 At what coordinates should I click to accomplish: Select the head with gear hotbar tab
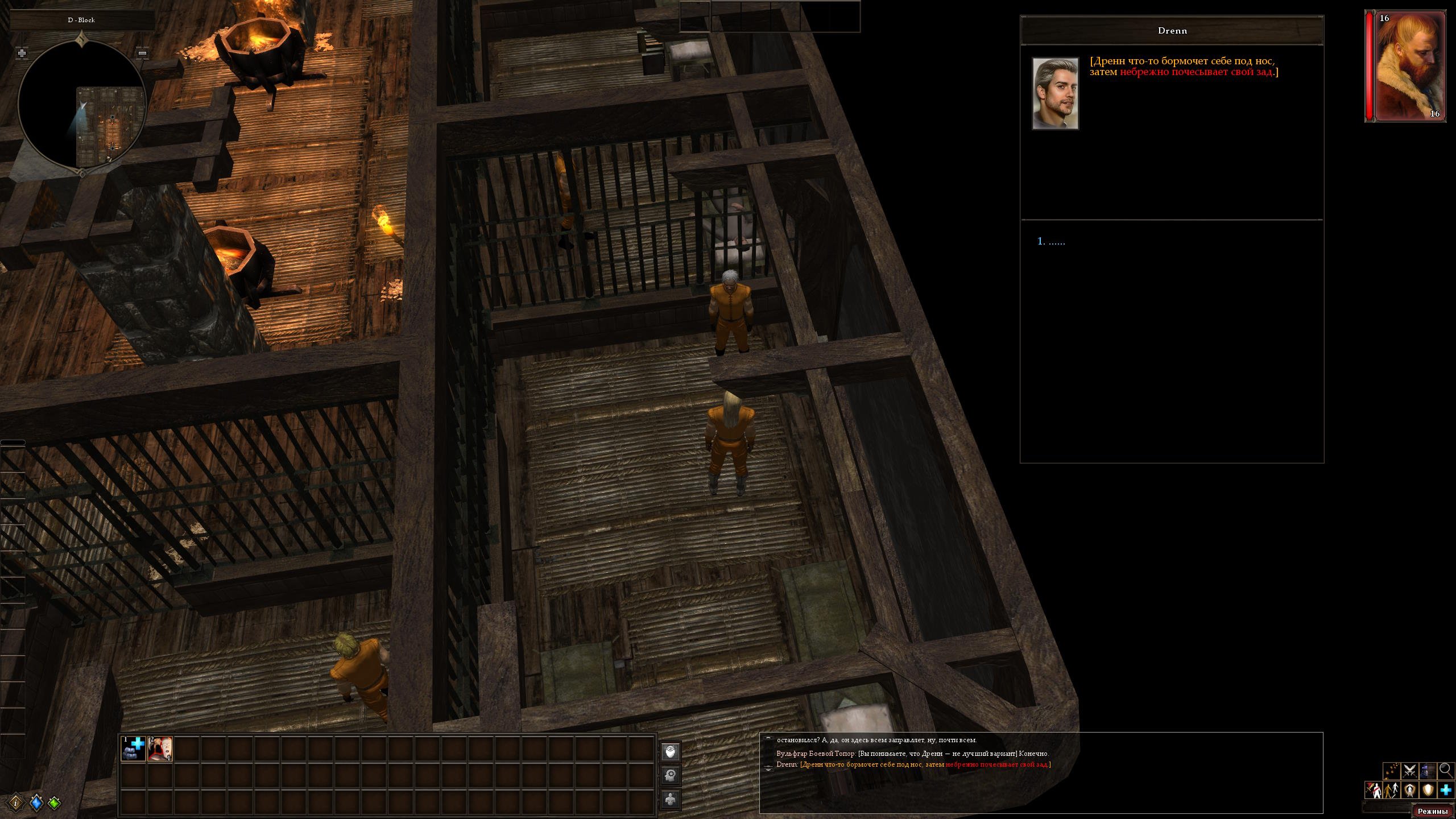point(671,775)
